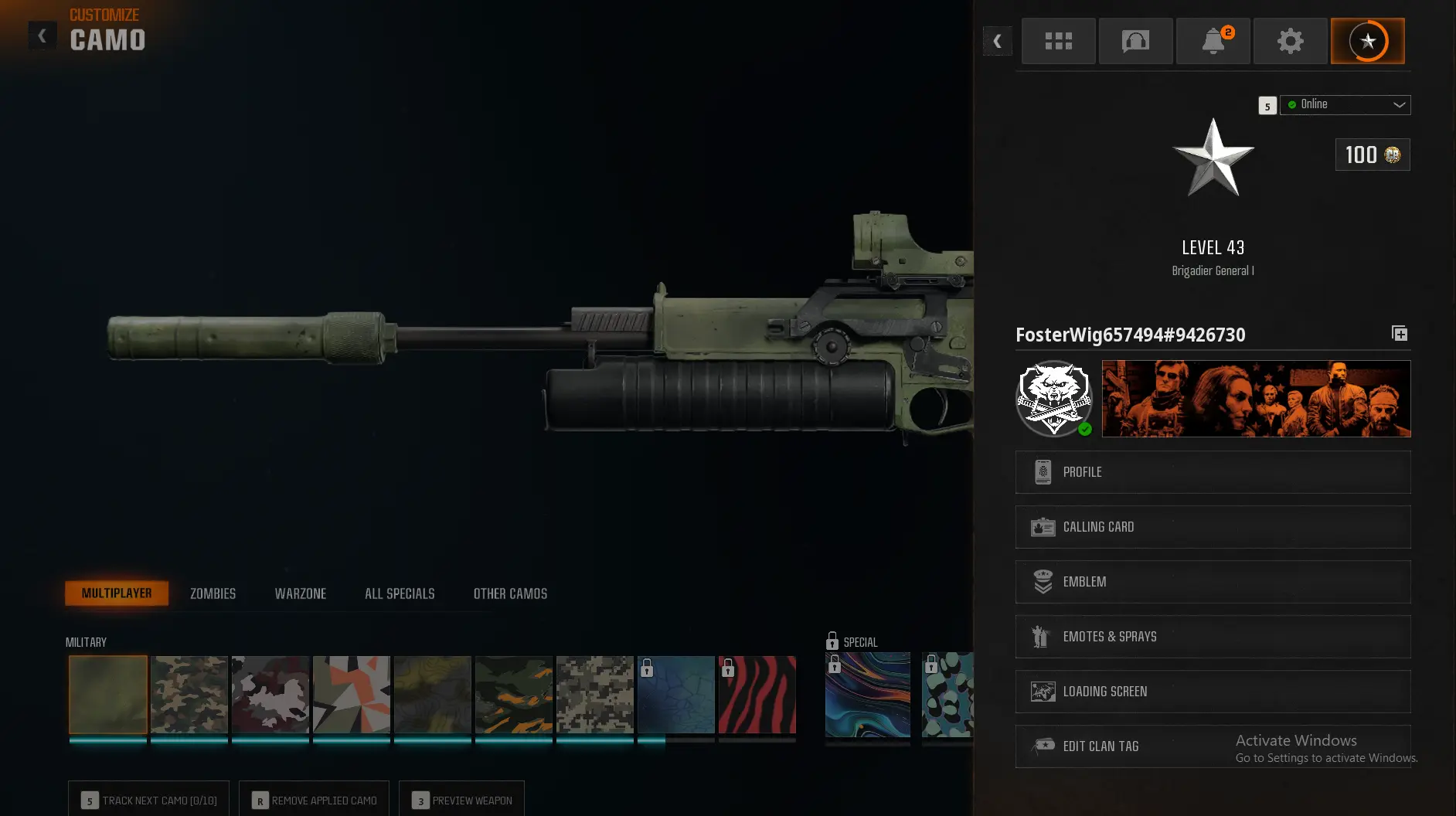Click the Calling Card icon in the list
This screenshot has width=1456, height=816.
1044,526
